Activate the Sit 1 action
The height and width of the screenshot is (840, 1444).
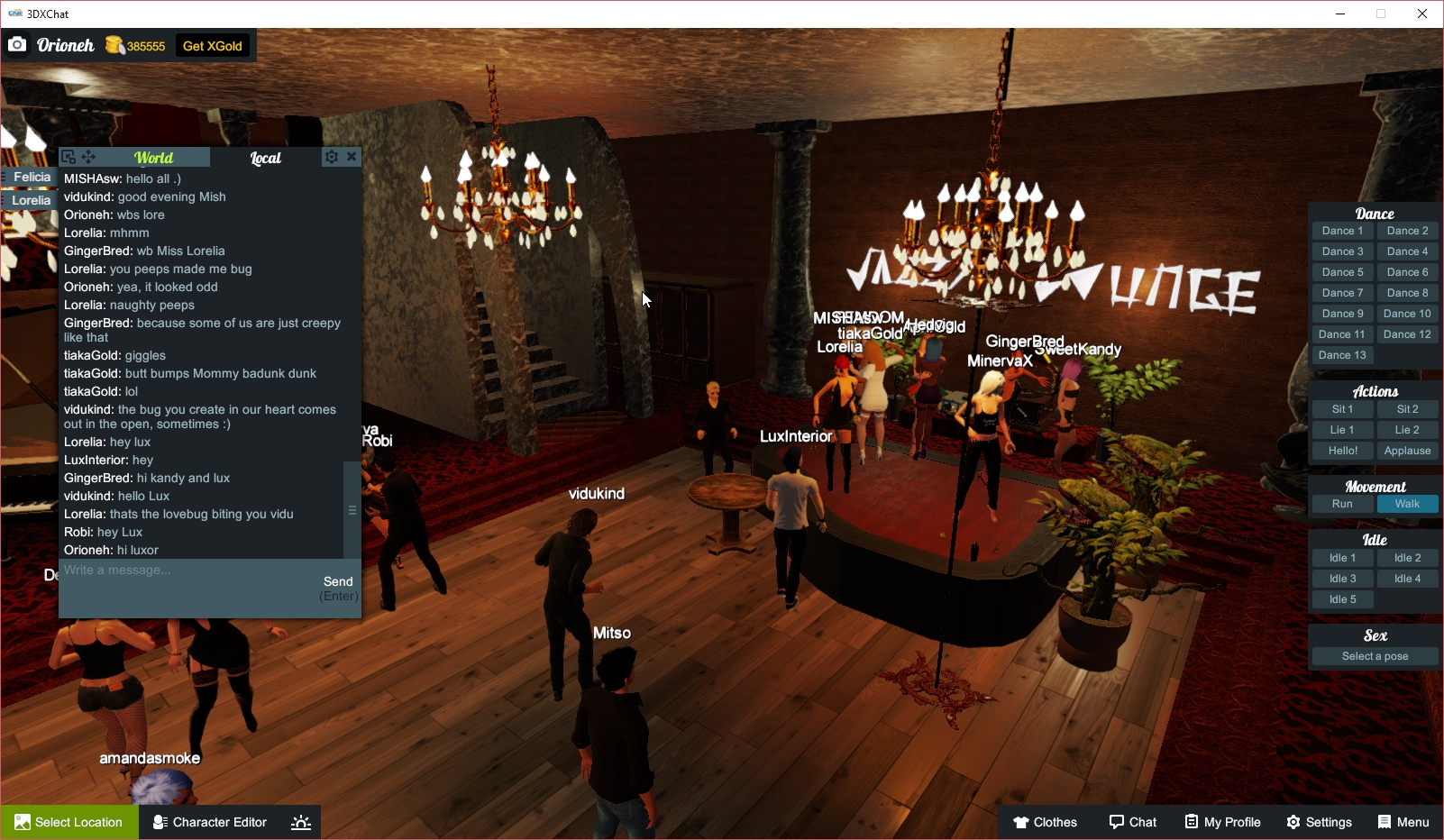[x=1342, y=408]
